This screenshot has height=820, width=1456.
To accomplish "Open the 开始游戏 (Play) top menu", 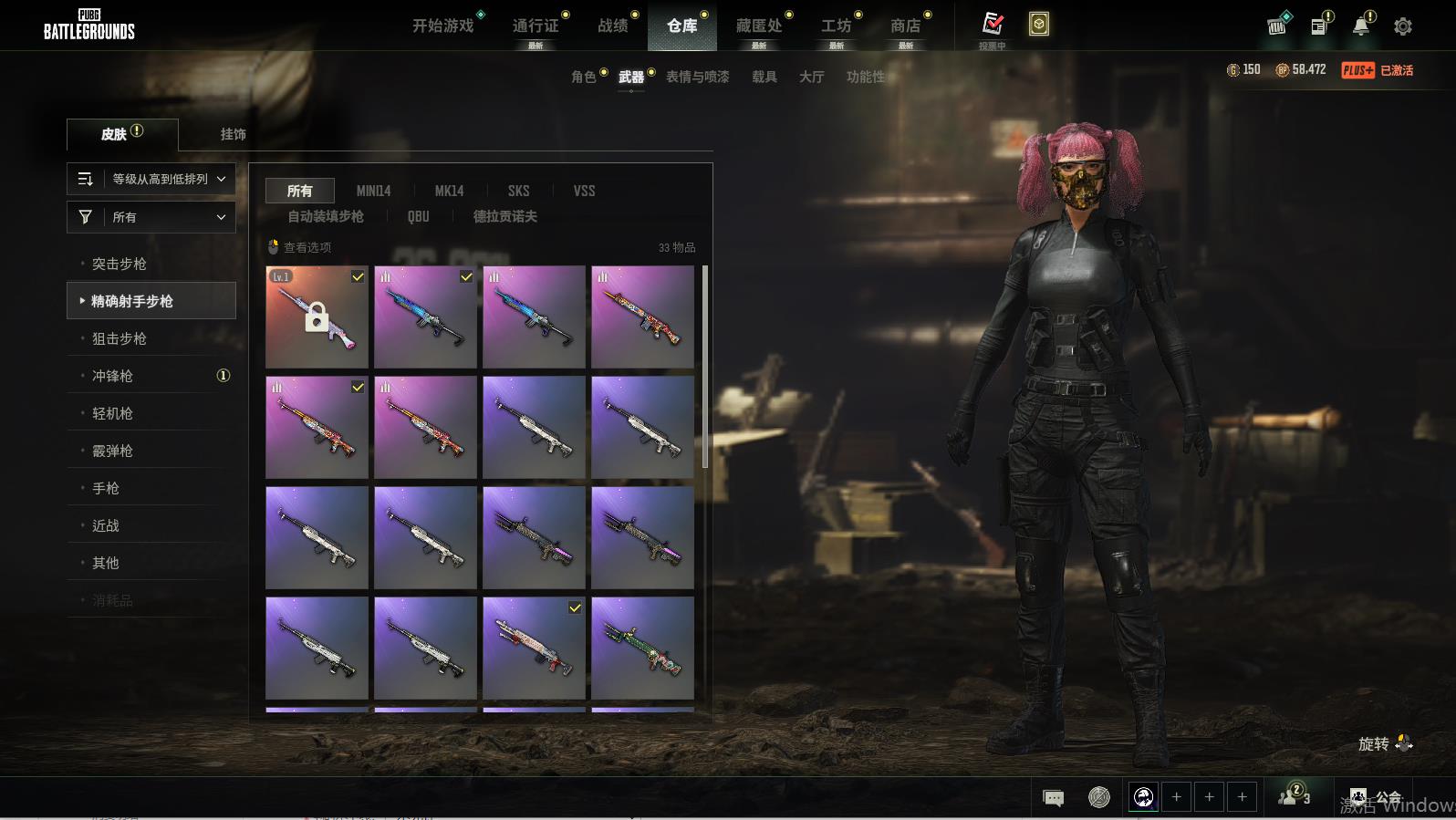I will click(x=443, y=26).
